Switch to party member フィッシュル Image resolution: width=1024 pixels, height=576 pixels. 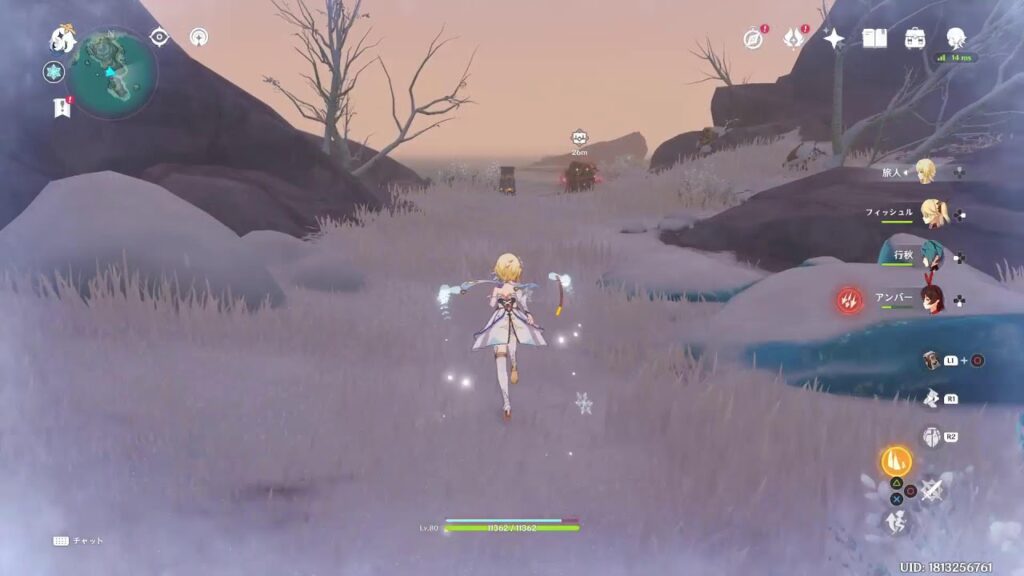(x=935, y=213)
